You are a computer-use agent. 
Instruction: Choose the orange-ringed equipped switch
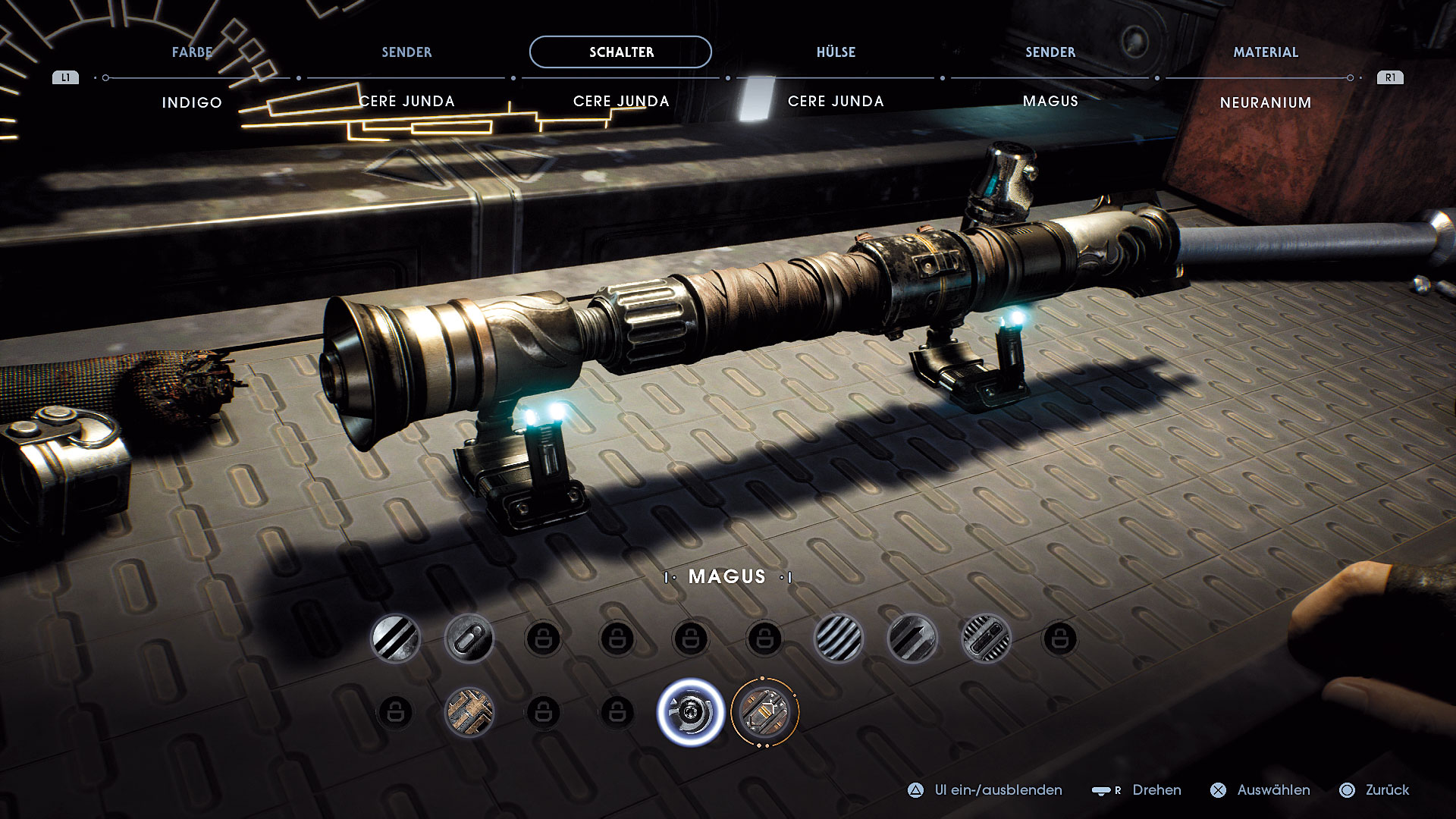click(764, 712)
